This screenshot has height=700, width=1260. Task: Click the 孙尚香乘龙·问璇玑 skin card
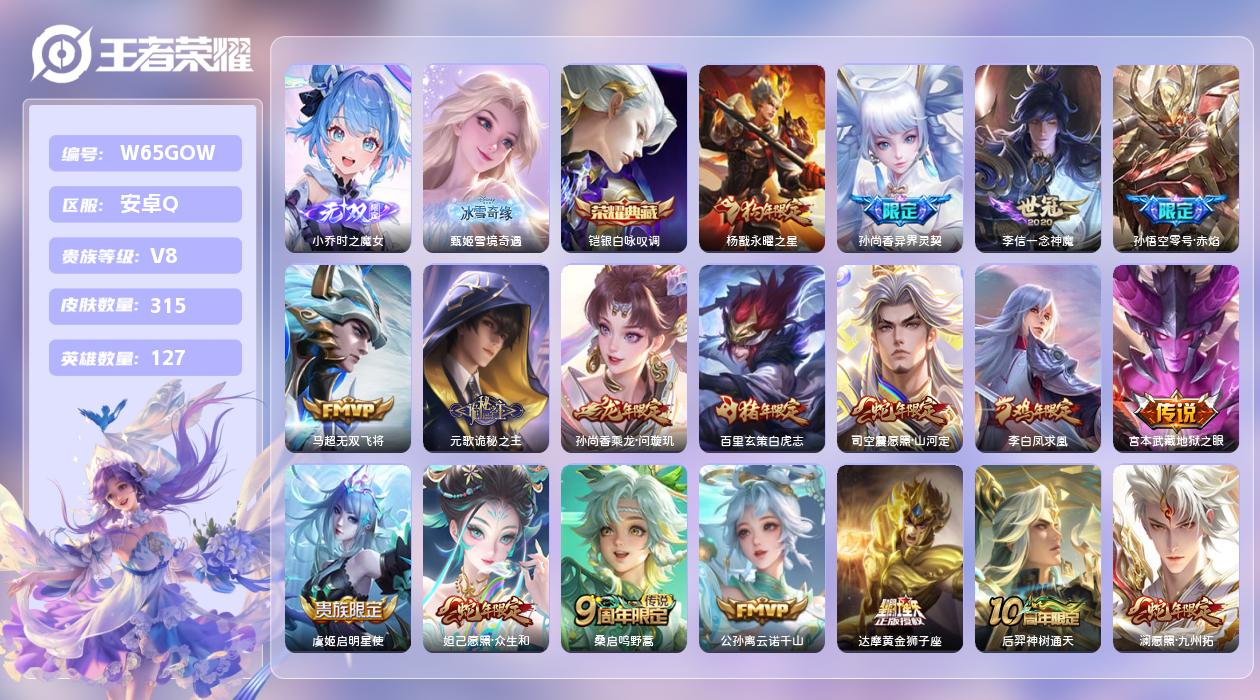pos(624,358)
